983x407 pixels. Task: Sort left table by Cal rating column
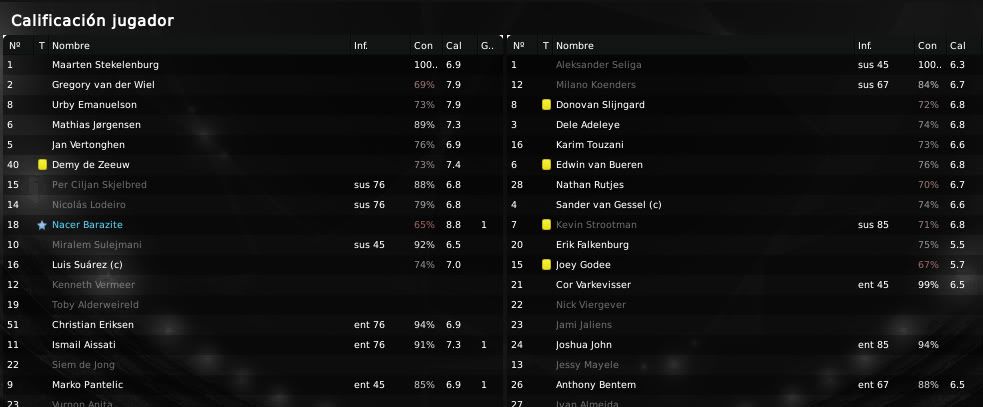[x=454, y=45]
